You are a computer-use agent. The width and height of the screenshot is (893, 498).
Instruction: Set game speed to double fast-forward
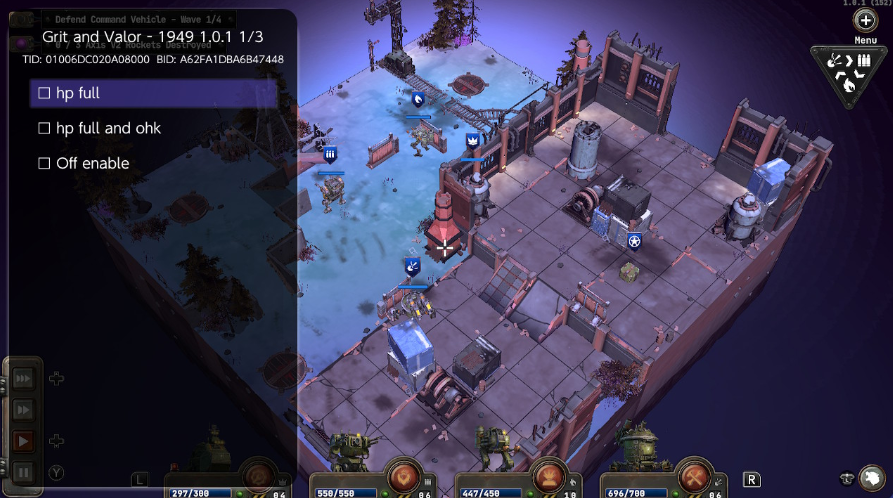click(x=23, y=410)
